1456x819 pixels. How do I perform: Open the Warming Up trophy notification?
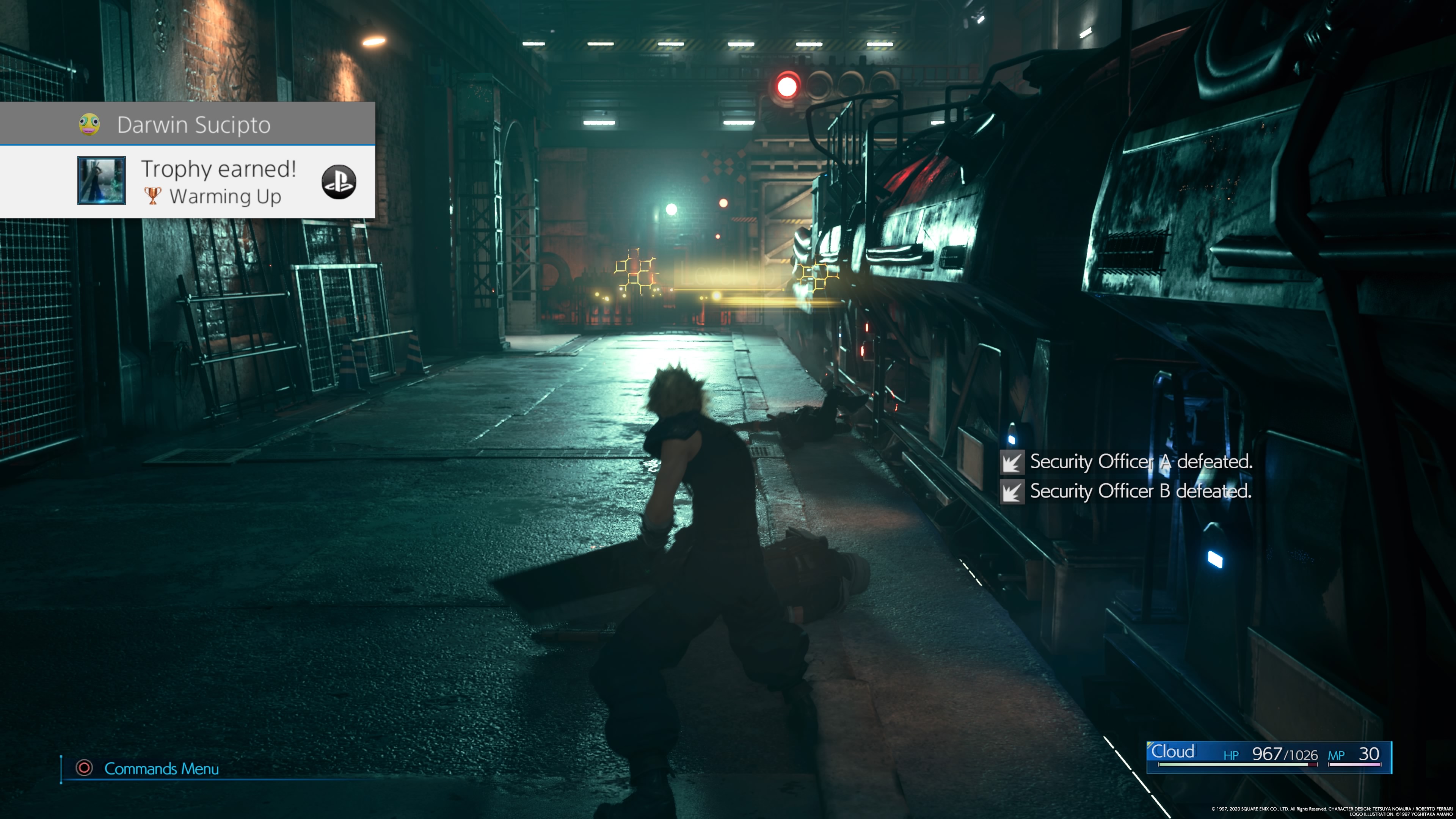219,182
